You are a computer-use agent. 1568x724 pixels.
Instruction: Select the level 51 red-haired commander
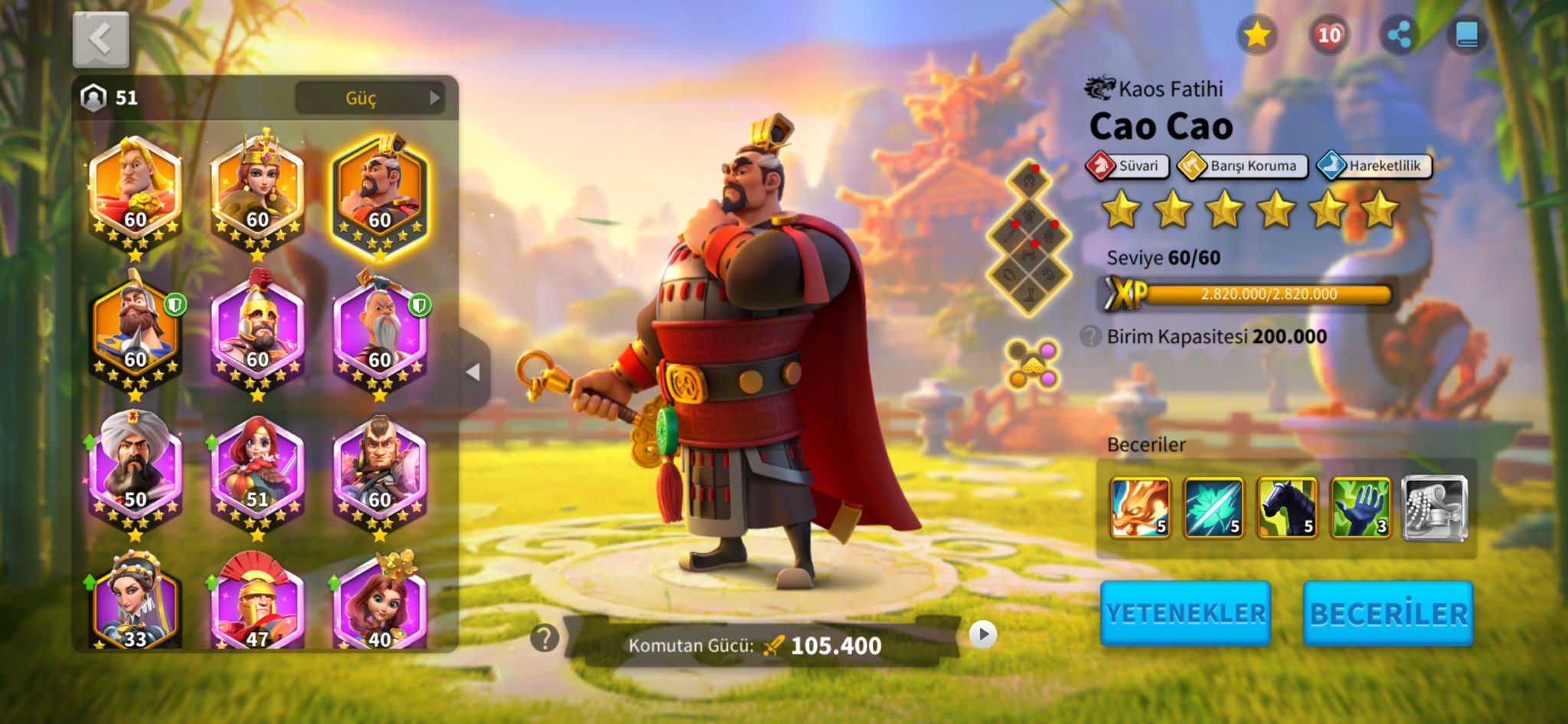[x=257, y=469]
